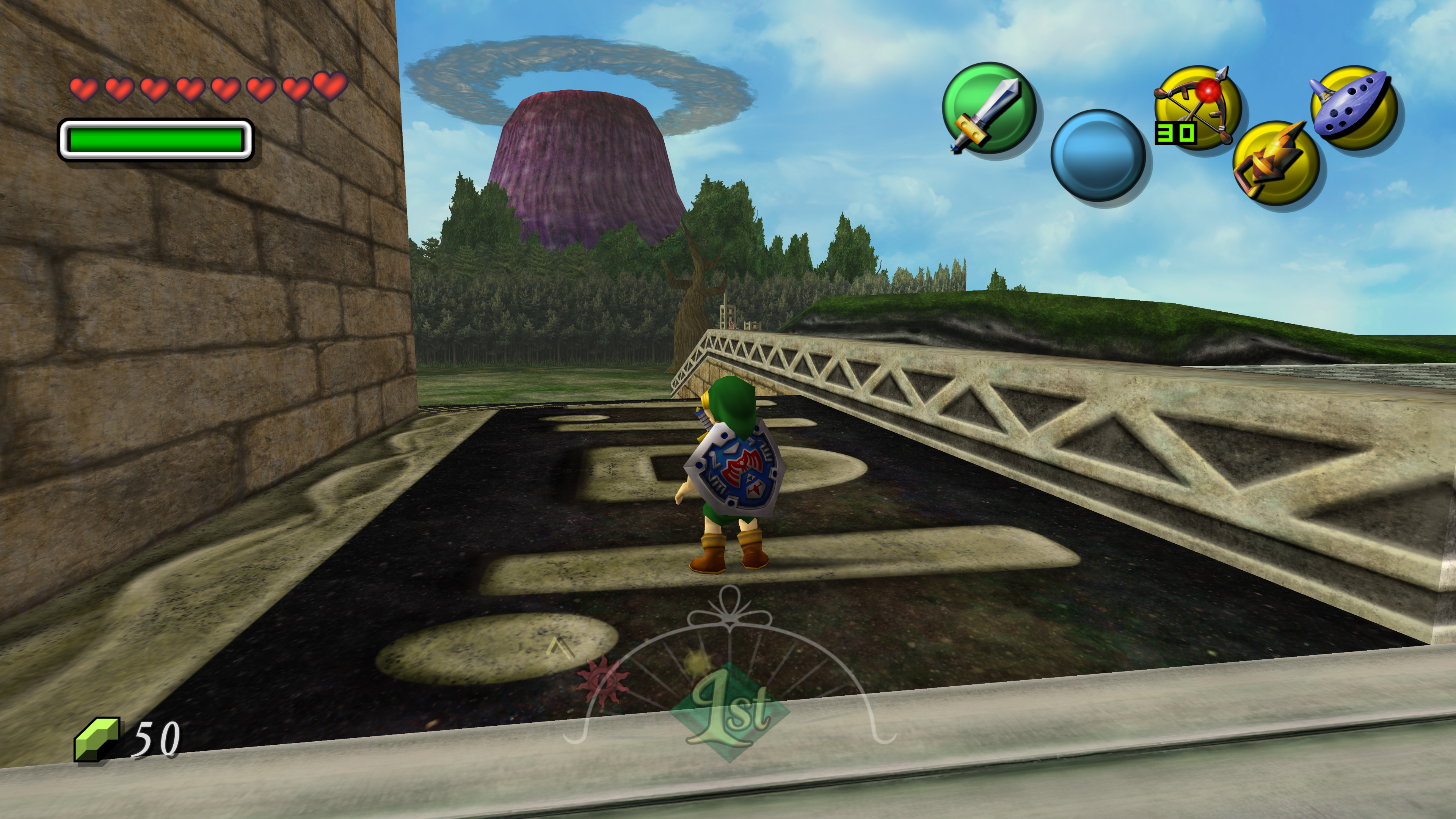Image resolution: width=1456 pixels, height=819 pixels.
Task: Equip the fire arrow bow item
Action: [1197, 107]
